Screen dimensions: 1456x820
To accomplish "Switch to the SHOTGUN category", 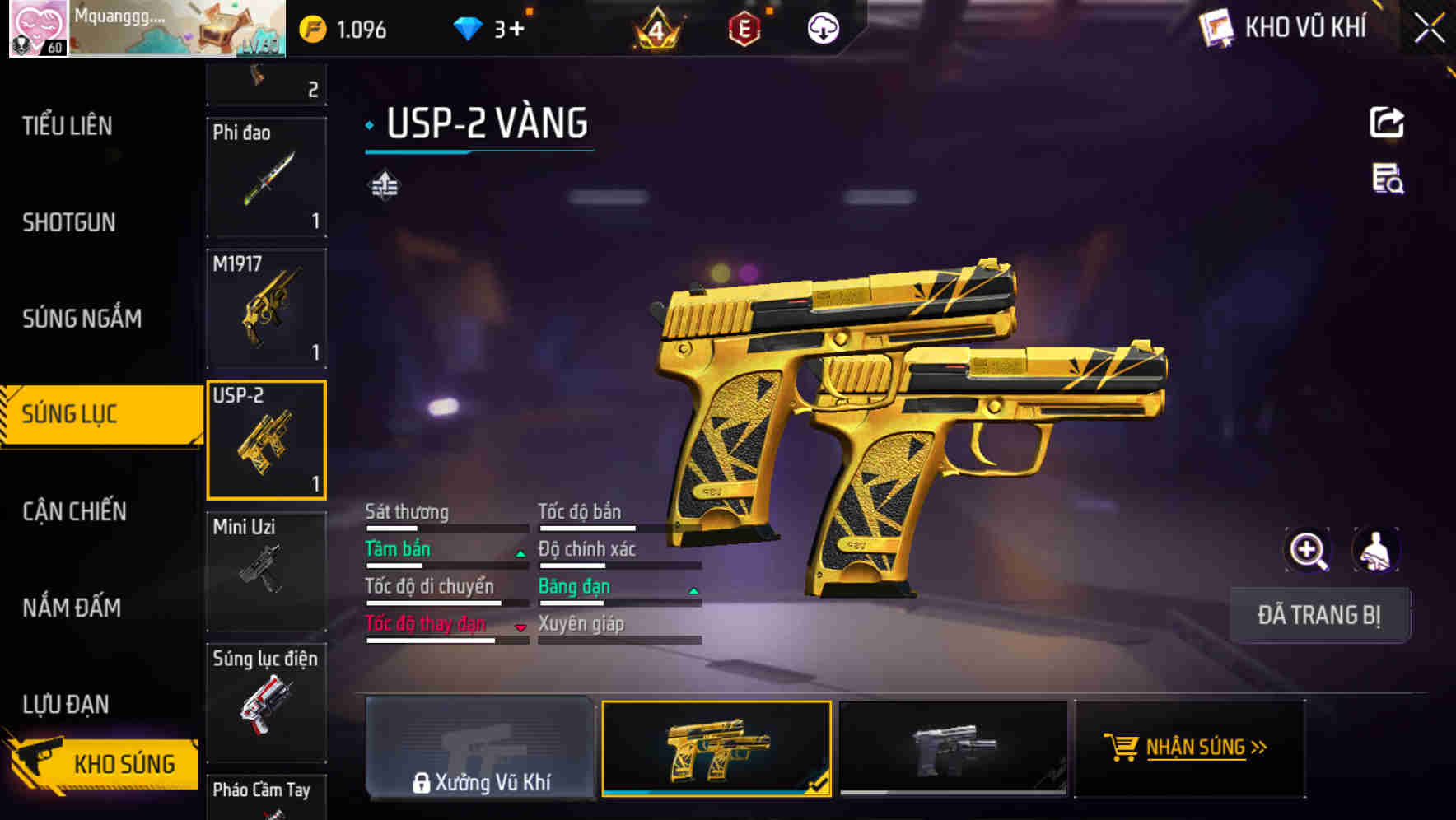I will (x=69, y=222).
